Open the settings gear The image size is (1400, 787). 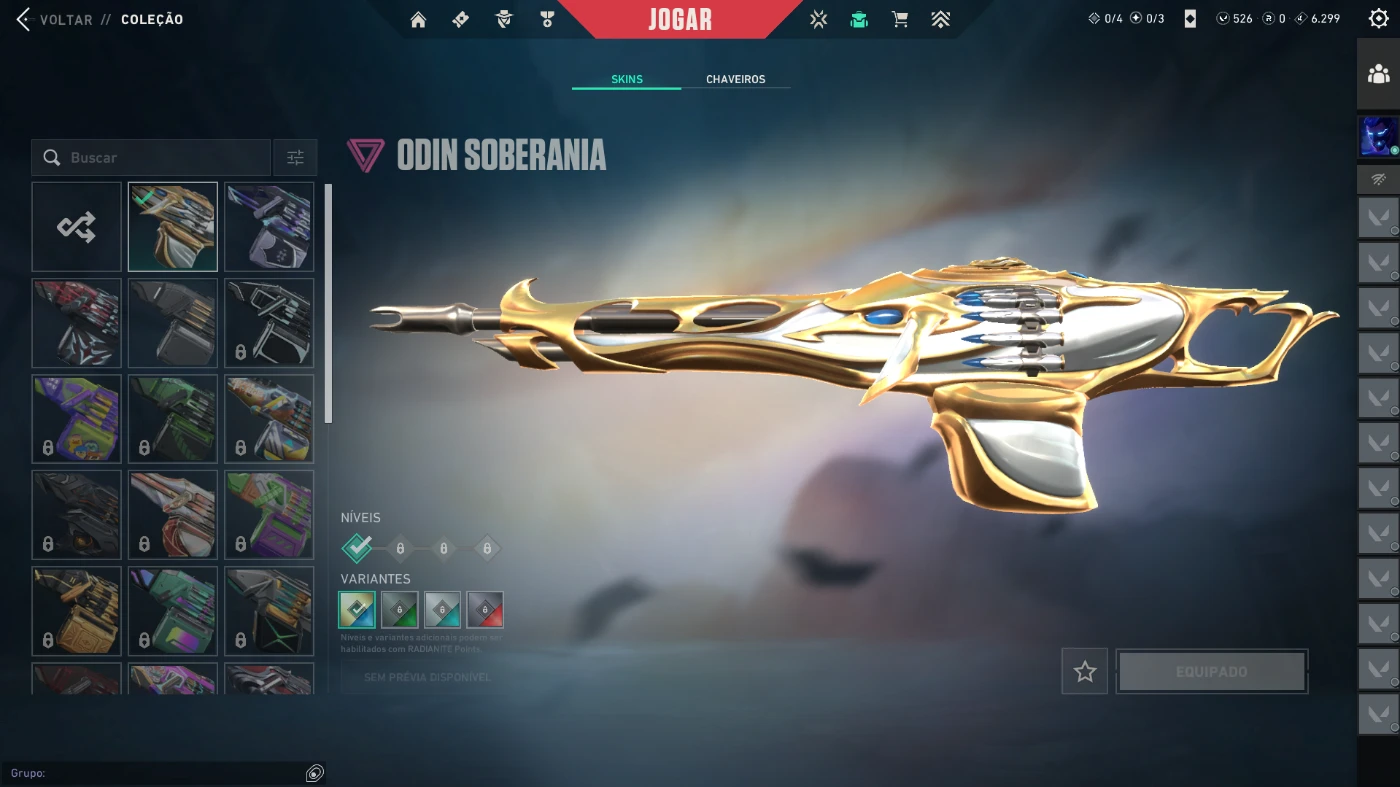point(1378,18)
